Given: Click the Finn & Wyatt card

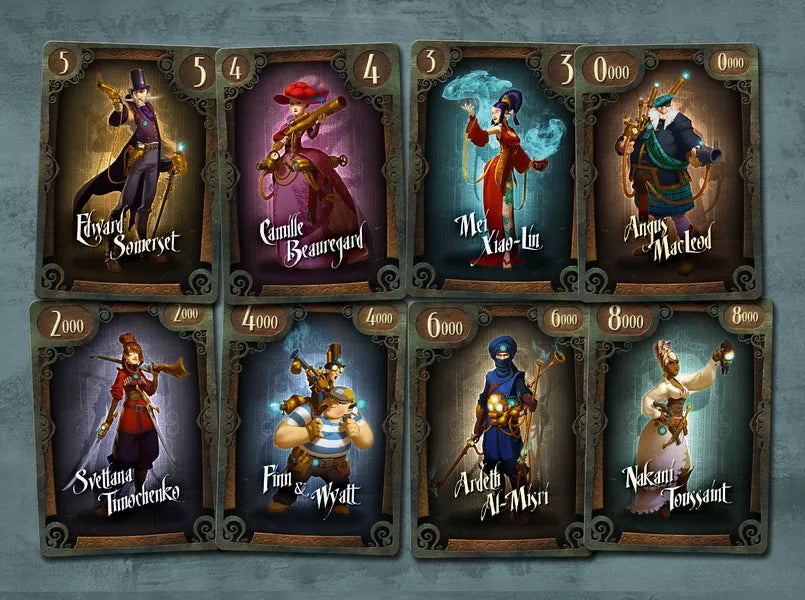Looking at the screenshot, I should click(310, 427).
